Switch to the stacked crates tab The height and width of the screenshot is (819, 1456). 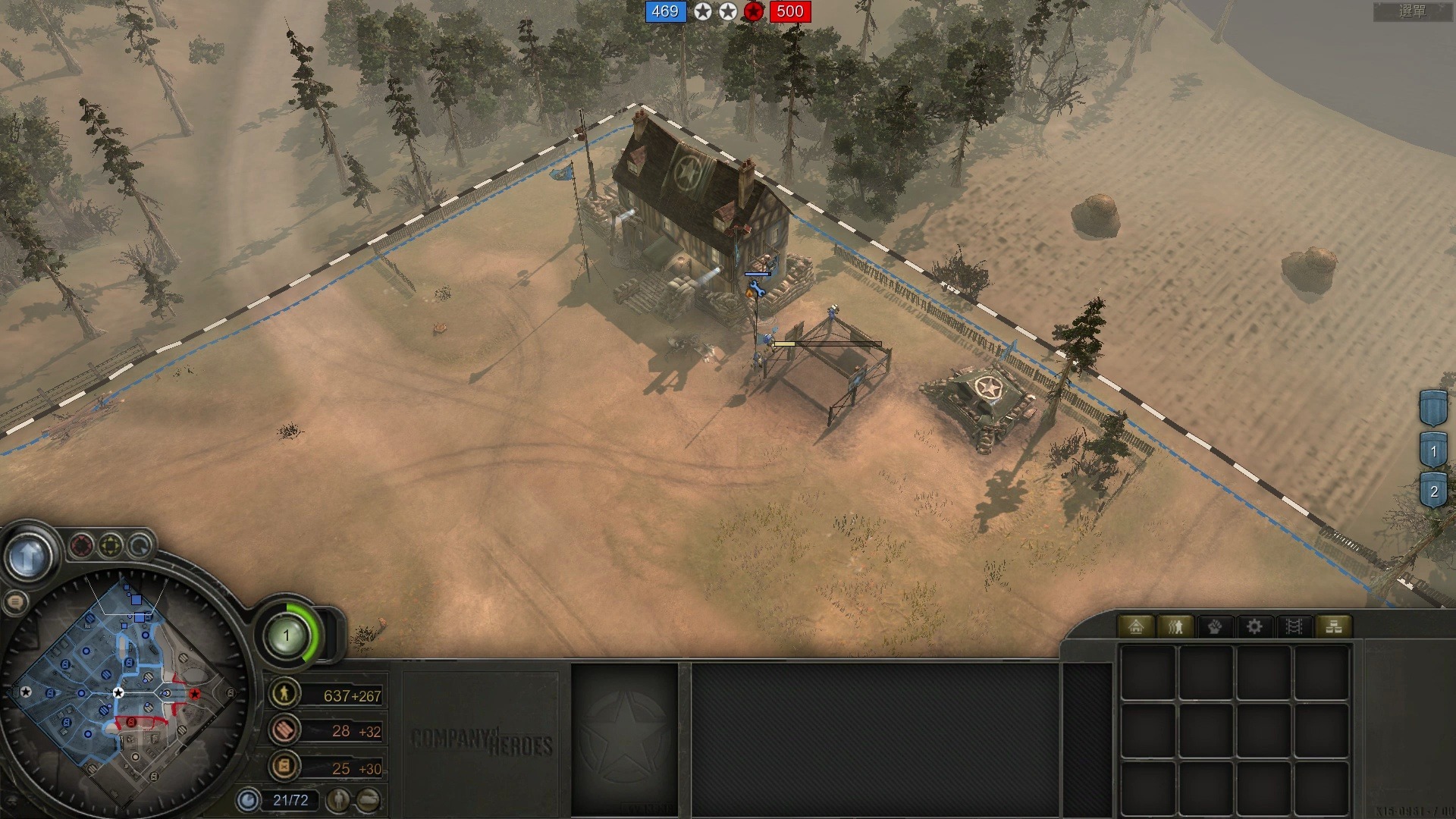coord(1333,626)
